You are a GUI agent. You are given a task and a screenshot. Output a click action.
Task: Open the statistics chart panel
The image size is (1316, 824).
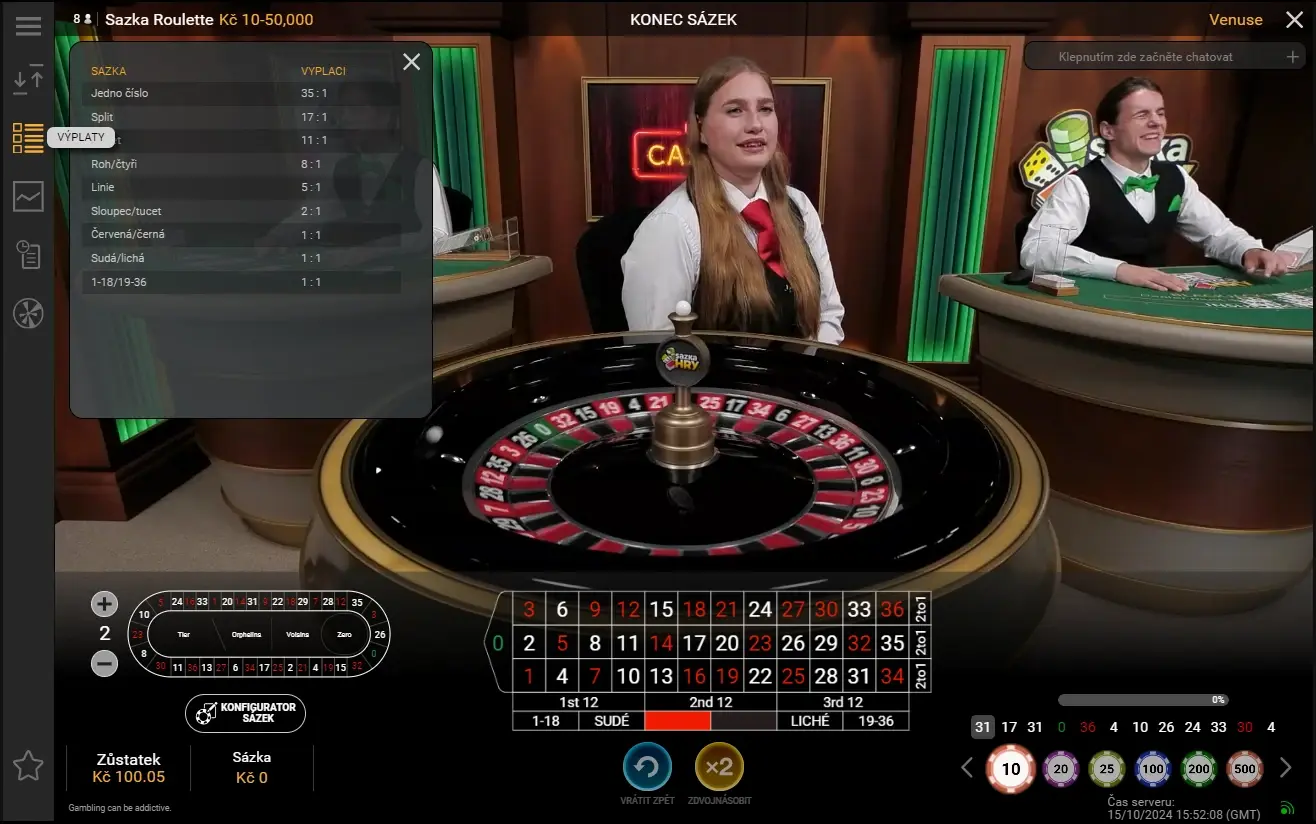[x=28, y=196]
